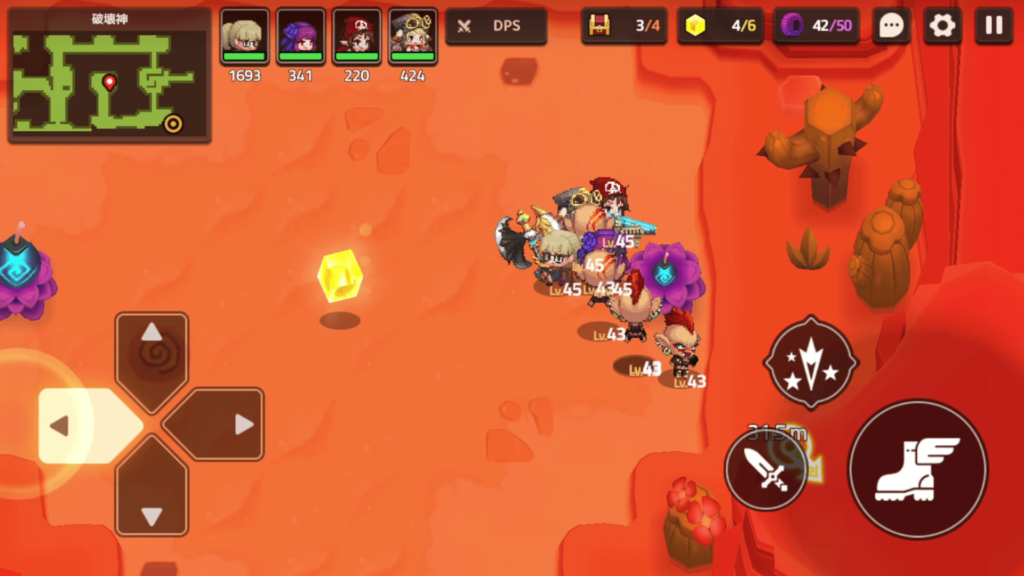This screenshot has width=1024, height=576.
Task: Pause the game
Action: 993,26
